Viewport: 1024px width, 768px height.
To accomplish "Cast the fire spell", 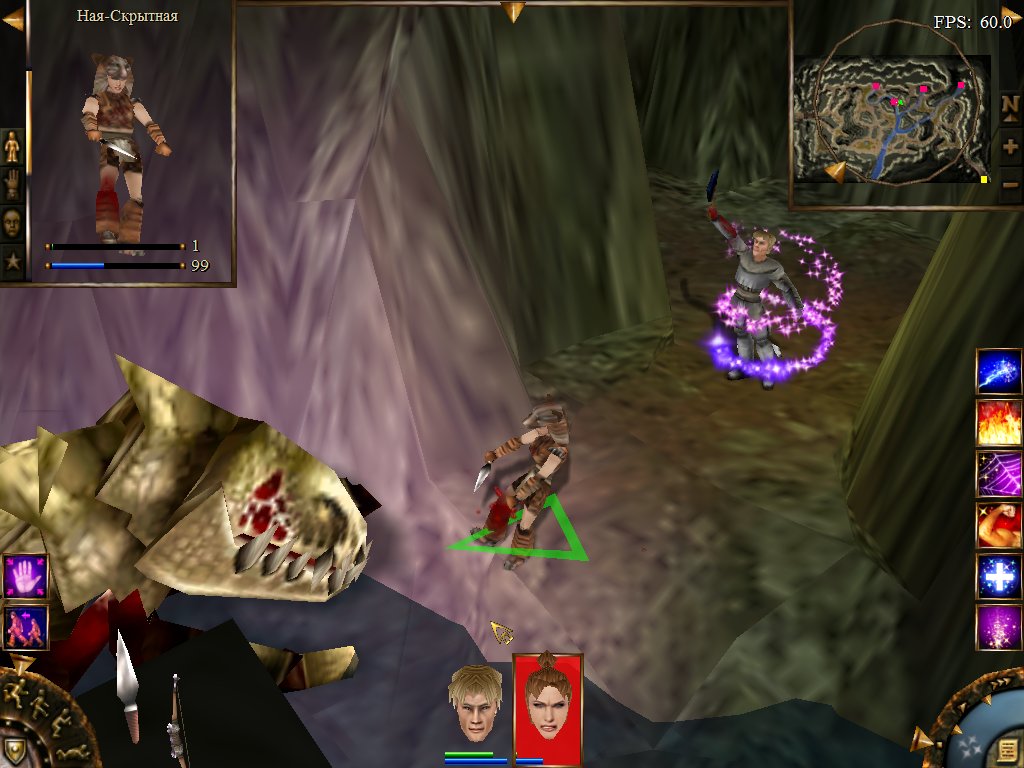I will pyautogui.click(x=998, y=423).
